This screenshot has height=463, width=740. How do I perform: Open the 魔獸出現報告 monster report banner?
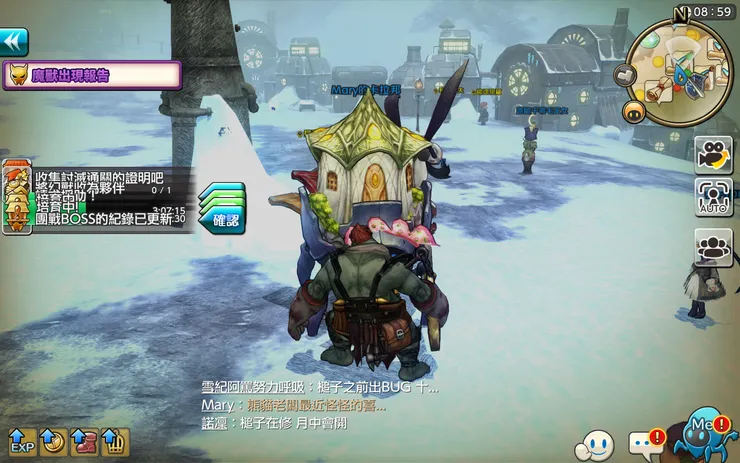[x=92, y=75]
